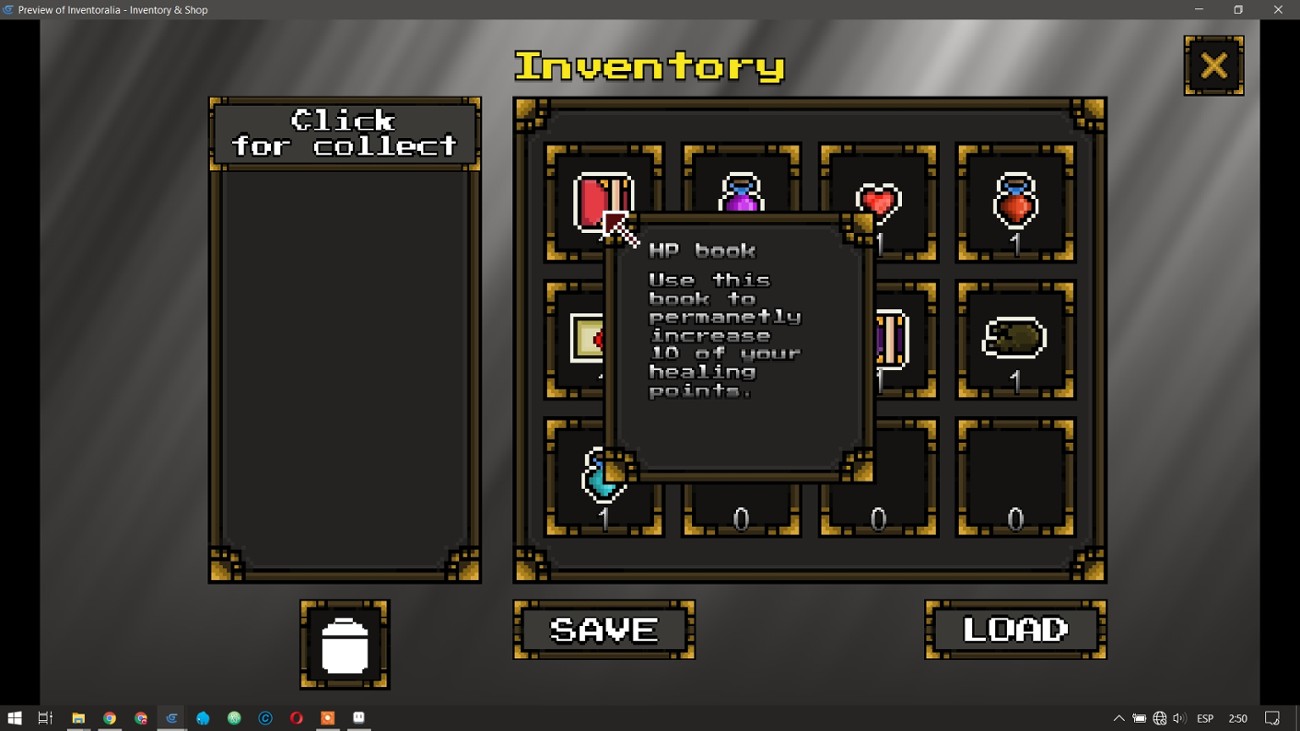Image resolution: width=1300 pixels, height=731 pixels.
Task: Launch Opera from the taskbar
Action: (295, 717)
